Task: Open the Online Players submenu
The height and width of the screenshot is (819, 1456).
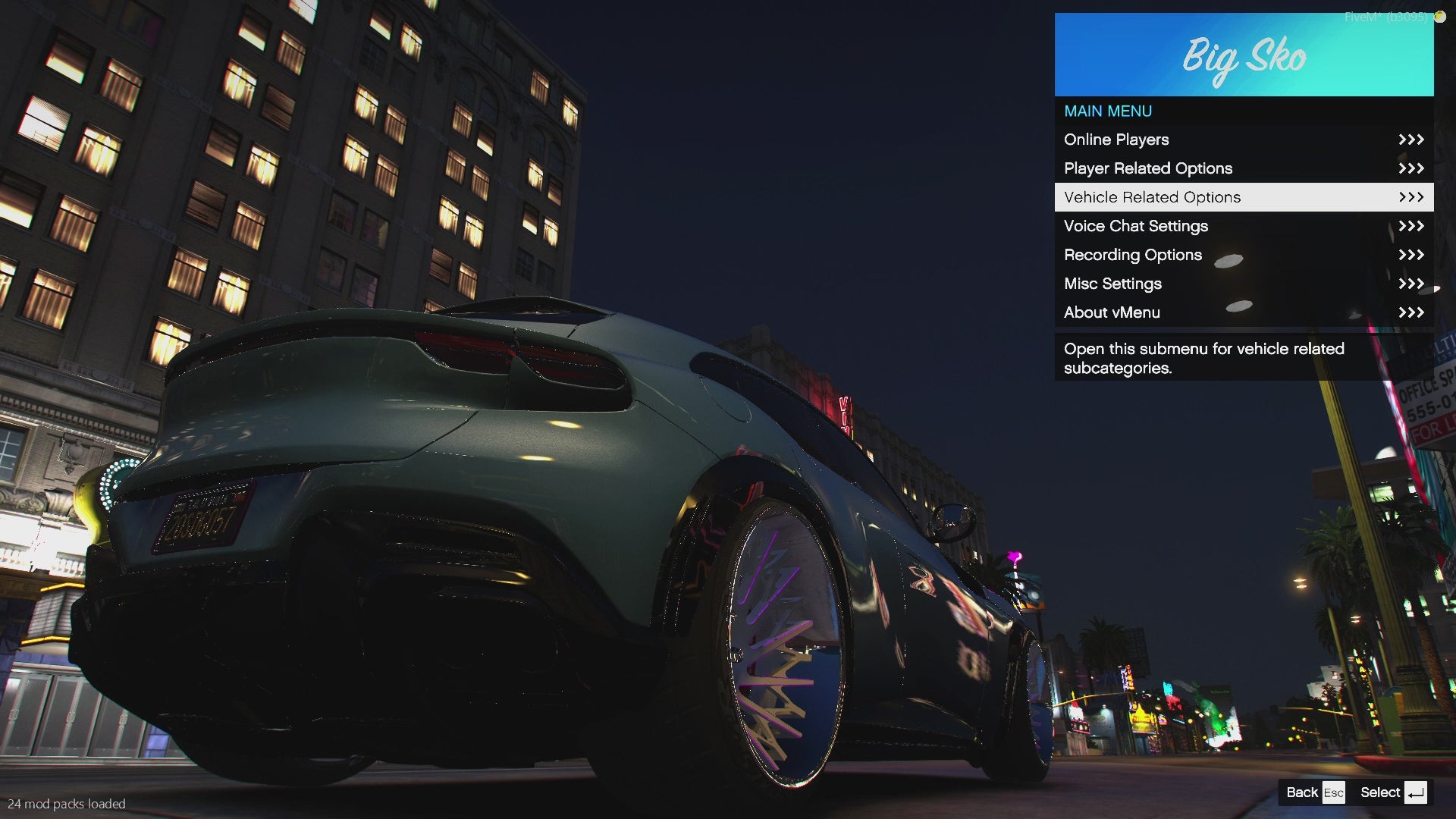Action: click(1244, 140)
